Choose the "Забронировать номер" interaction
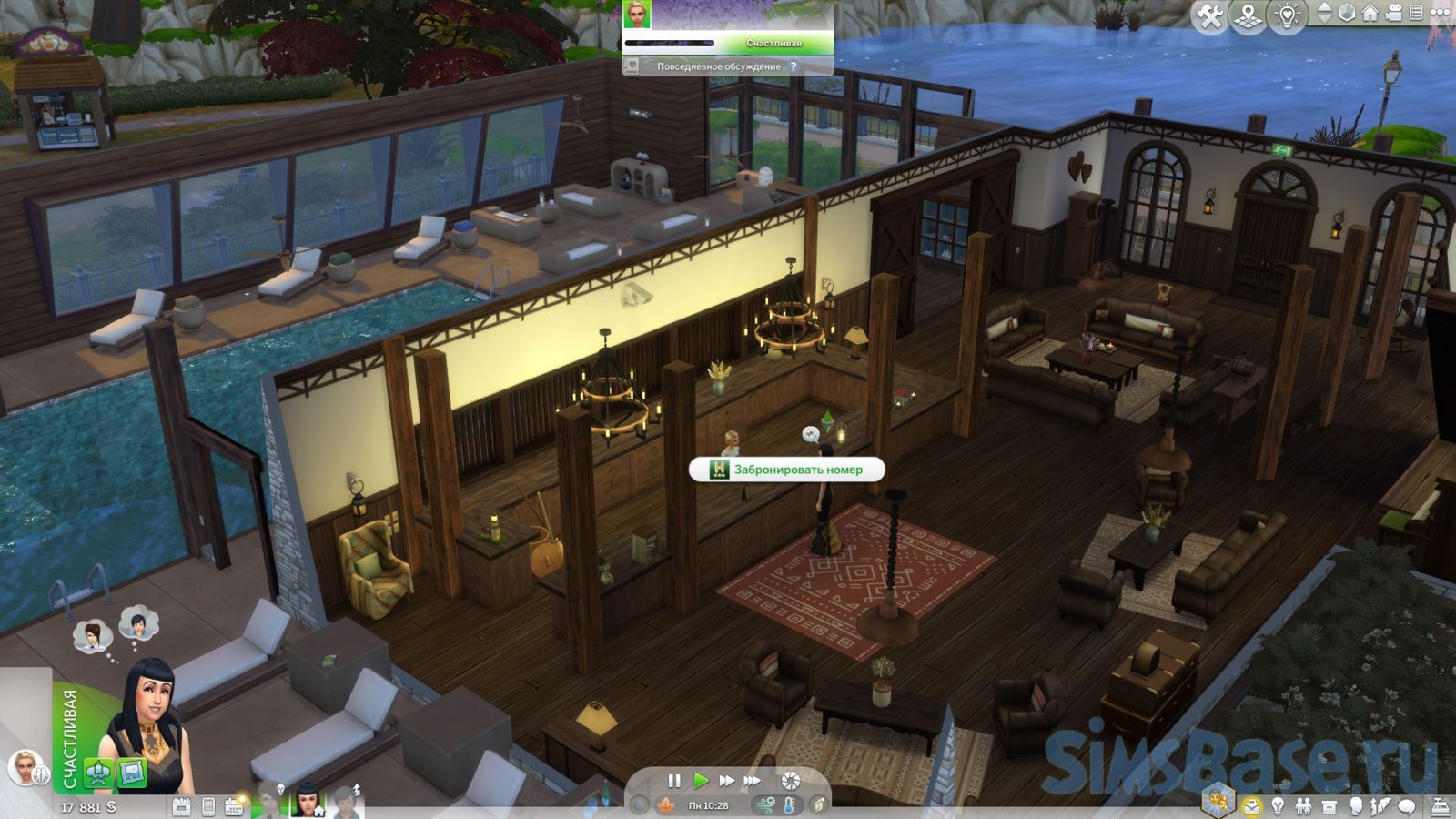 click(788, 470)
